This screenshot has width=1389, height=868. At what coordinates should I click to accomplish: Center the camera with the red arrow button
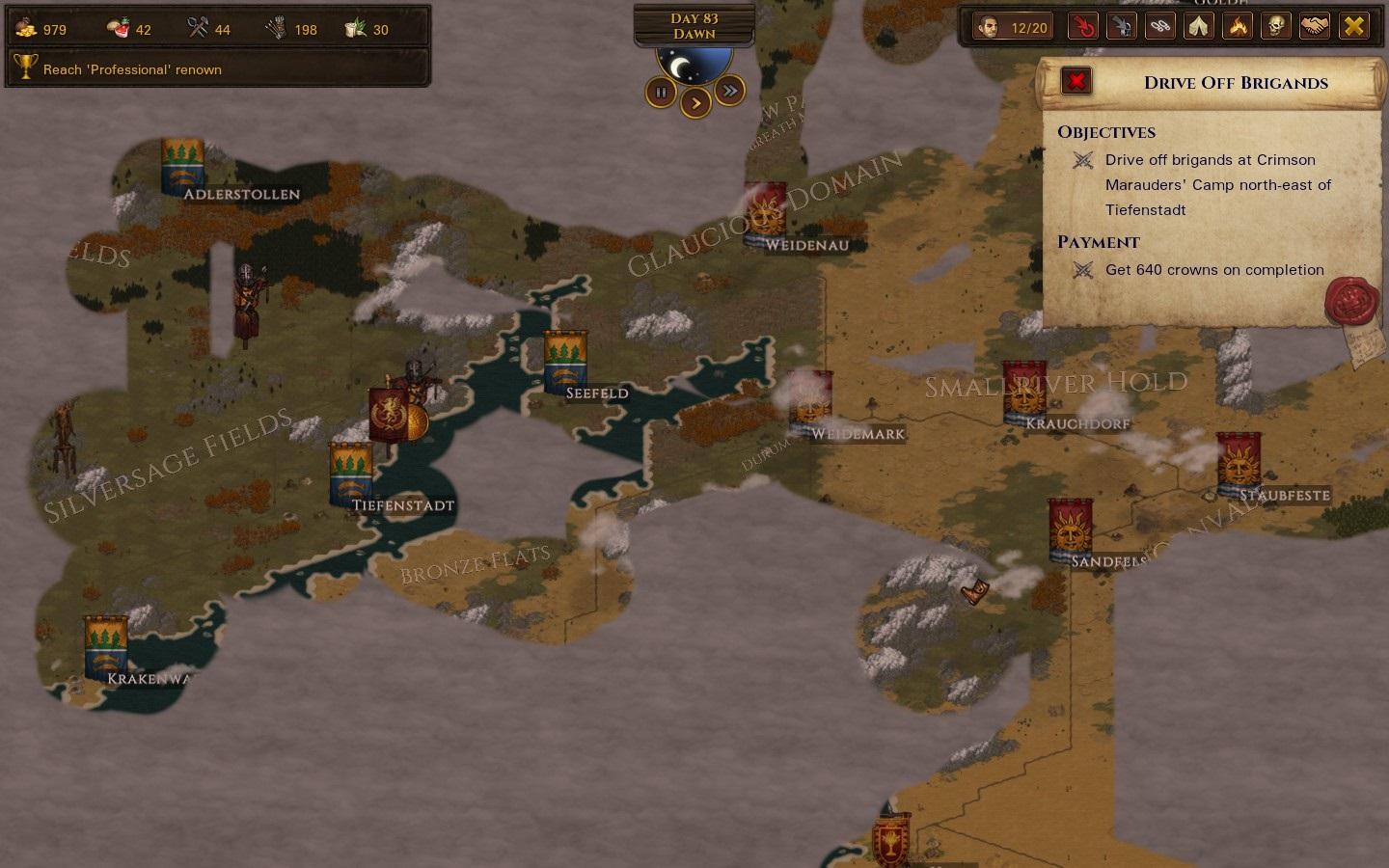pos(1084,27)
